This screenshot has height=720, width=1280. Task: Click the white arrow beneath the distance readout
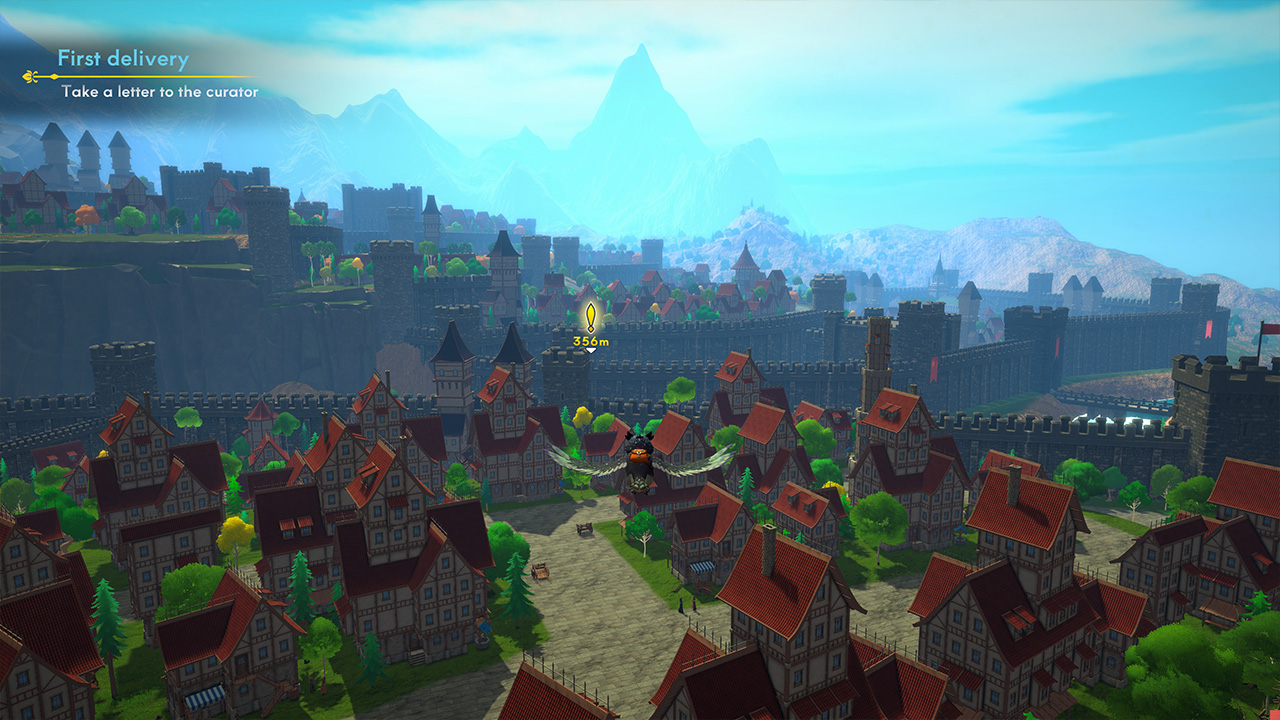pos(590,351)
